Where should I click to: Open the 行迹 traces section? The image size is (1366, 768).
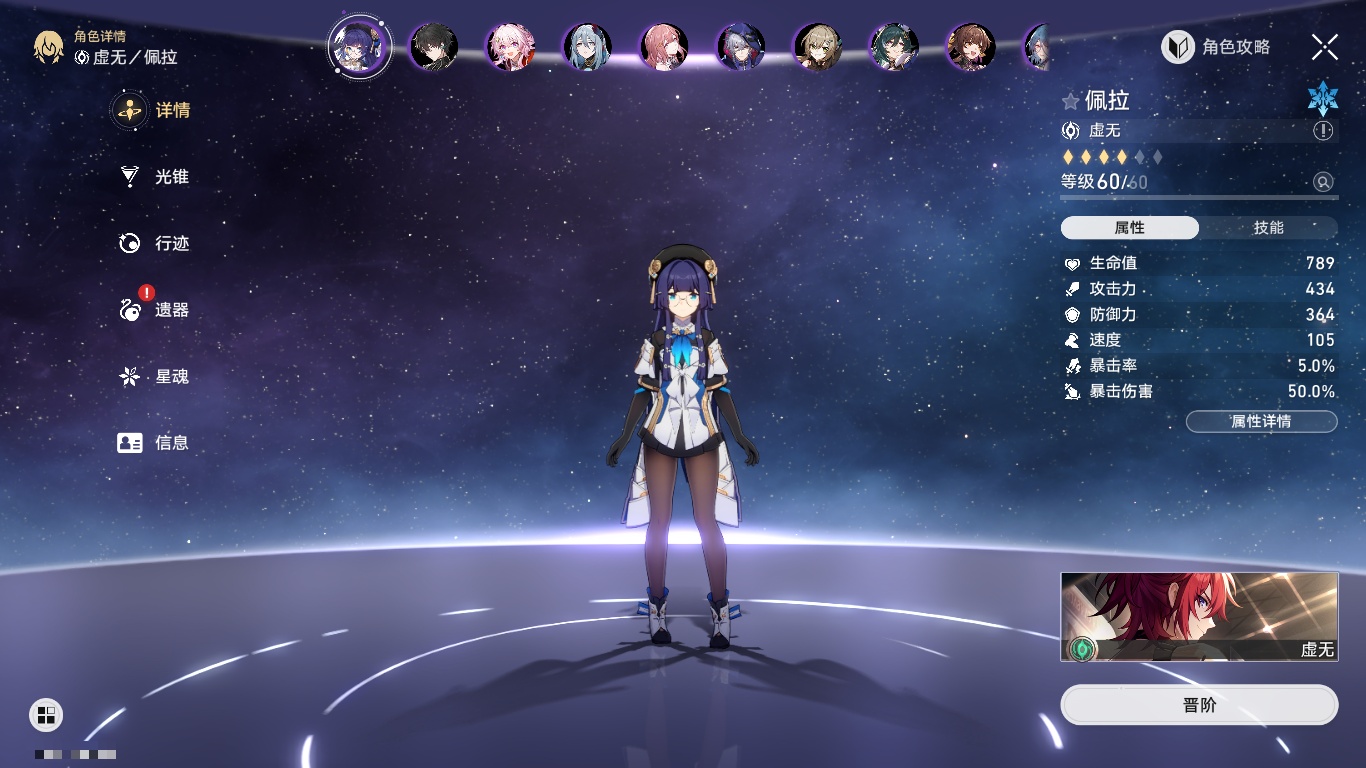click(153, 243)
